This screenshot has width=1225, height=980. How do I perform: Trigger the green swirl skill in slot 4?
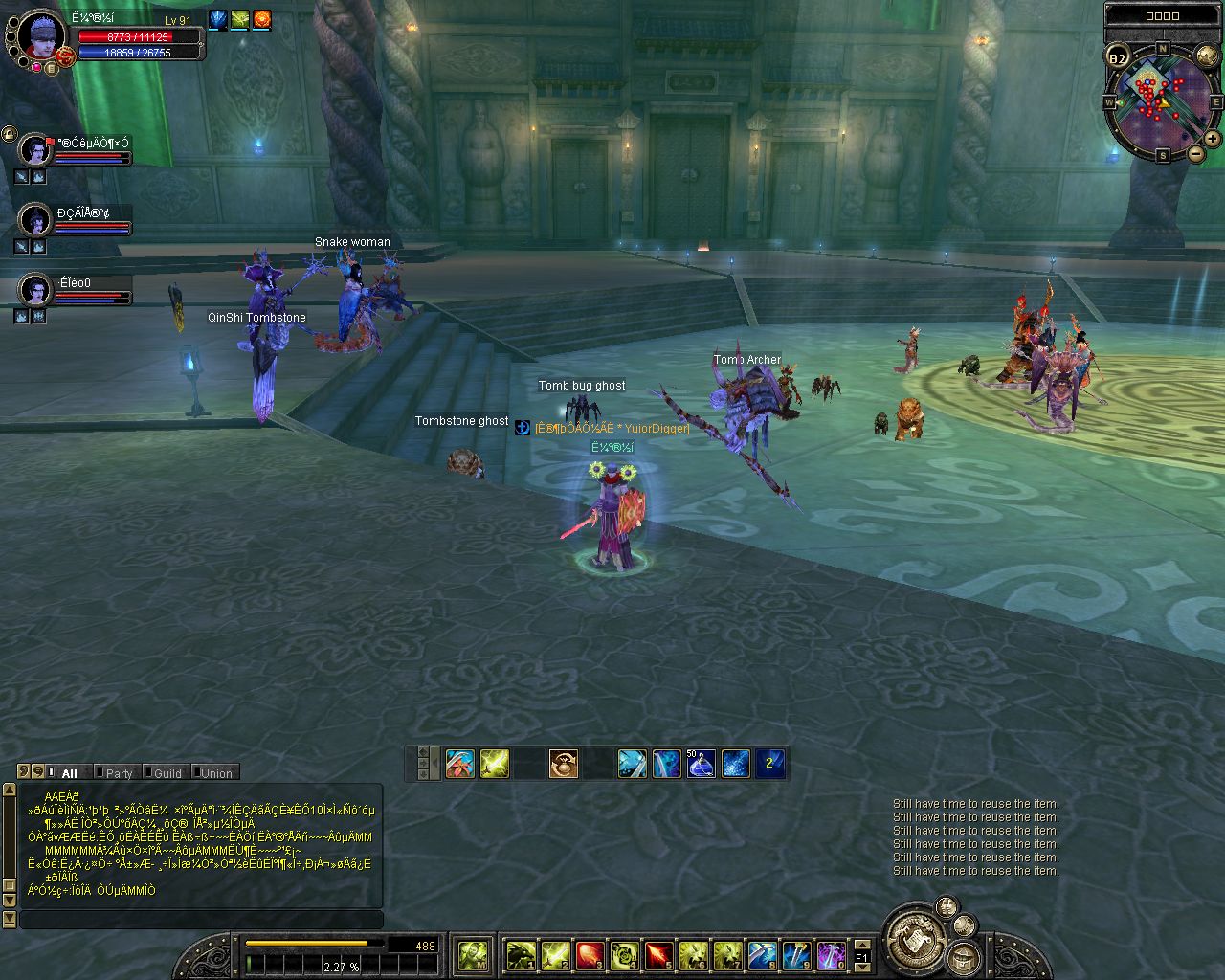(x=624, y=955)
